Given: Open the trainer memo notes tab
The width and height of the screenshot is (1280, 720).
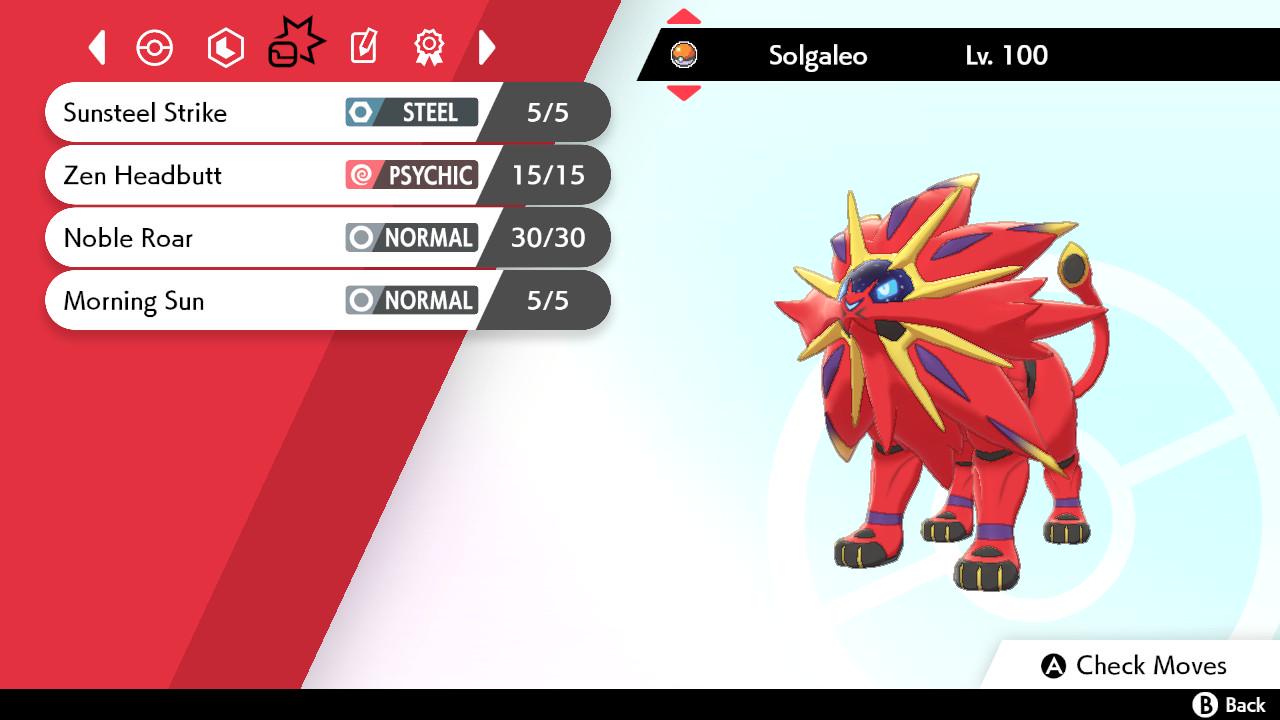Looking at the screenshot, I should coord(363,47).
